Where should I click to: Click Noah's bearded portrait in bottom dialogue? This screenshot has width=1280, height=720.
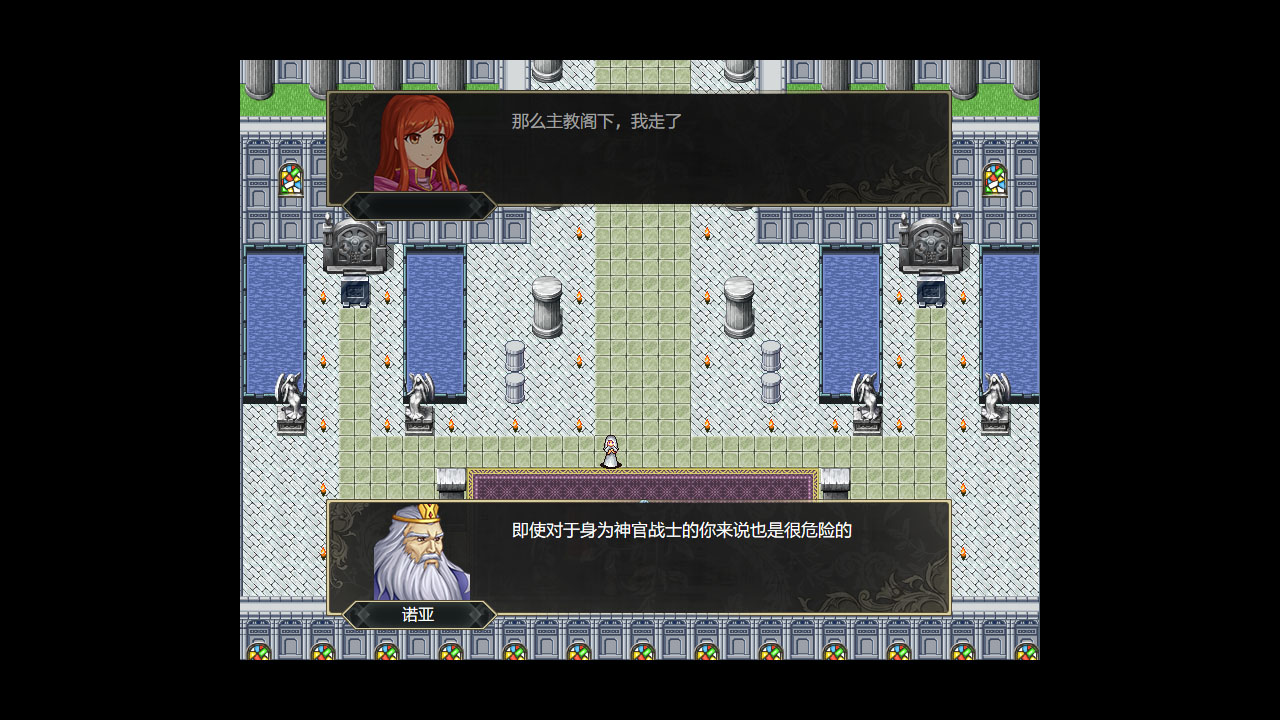[x=420, y=550]
